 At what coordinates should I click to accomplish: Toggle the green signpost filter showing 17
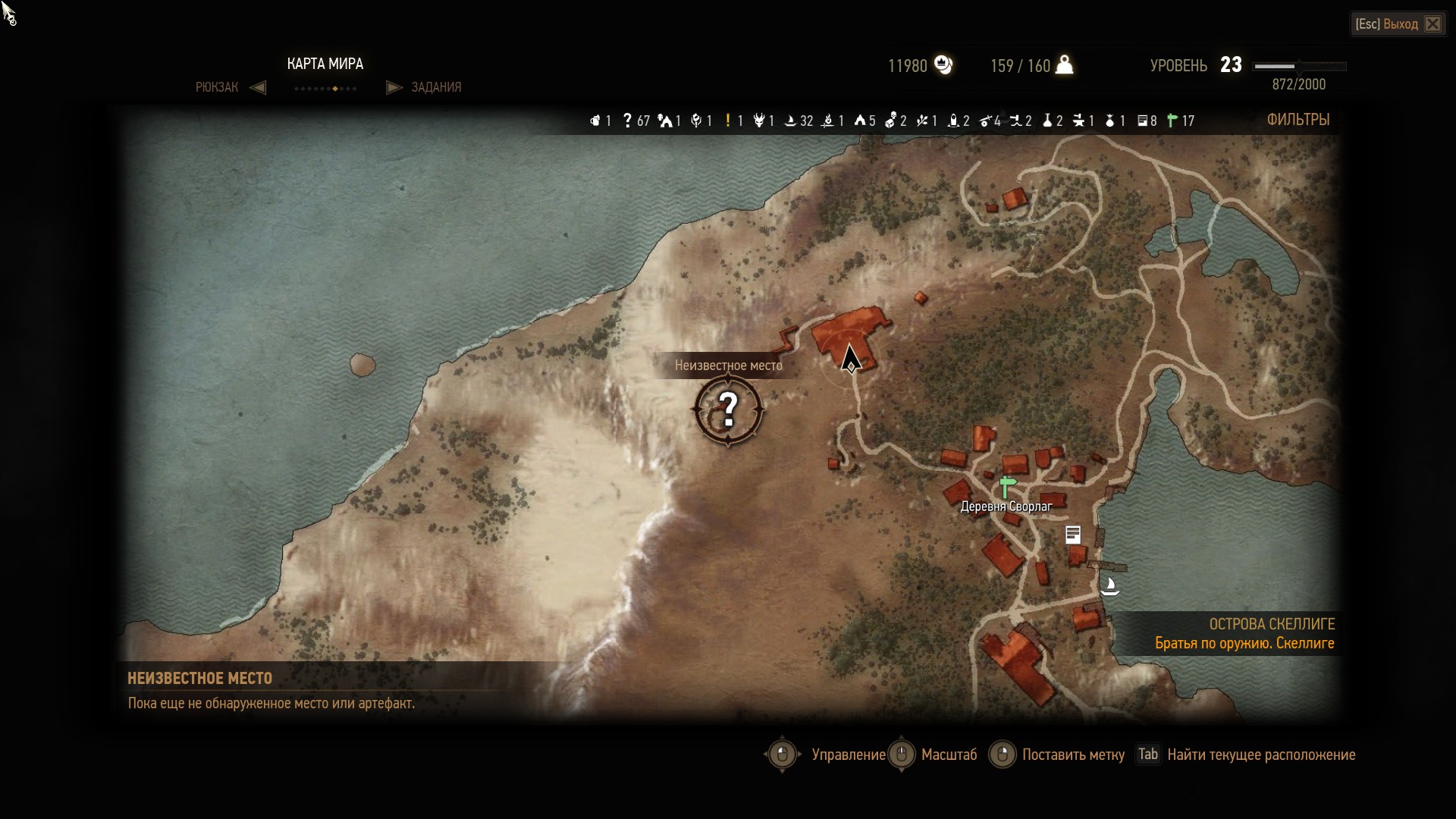coord(1172,121)
